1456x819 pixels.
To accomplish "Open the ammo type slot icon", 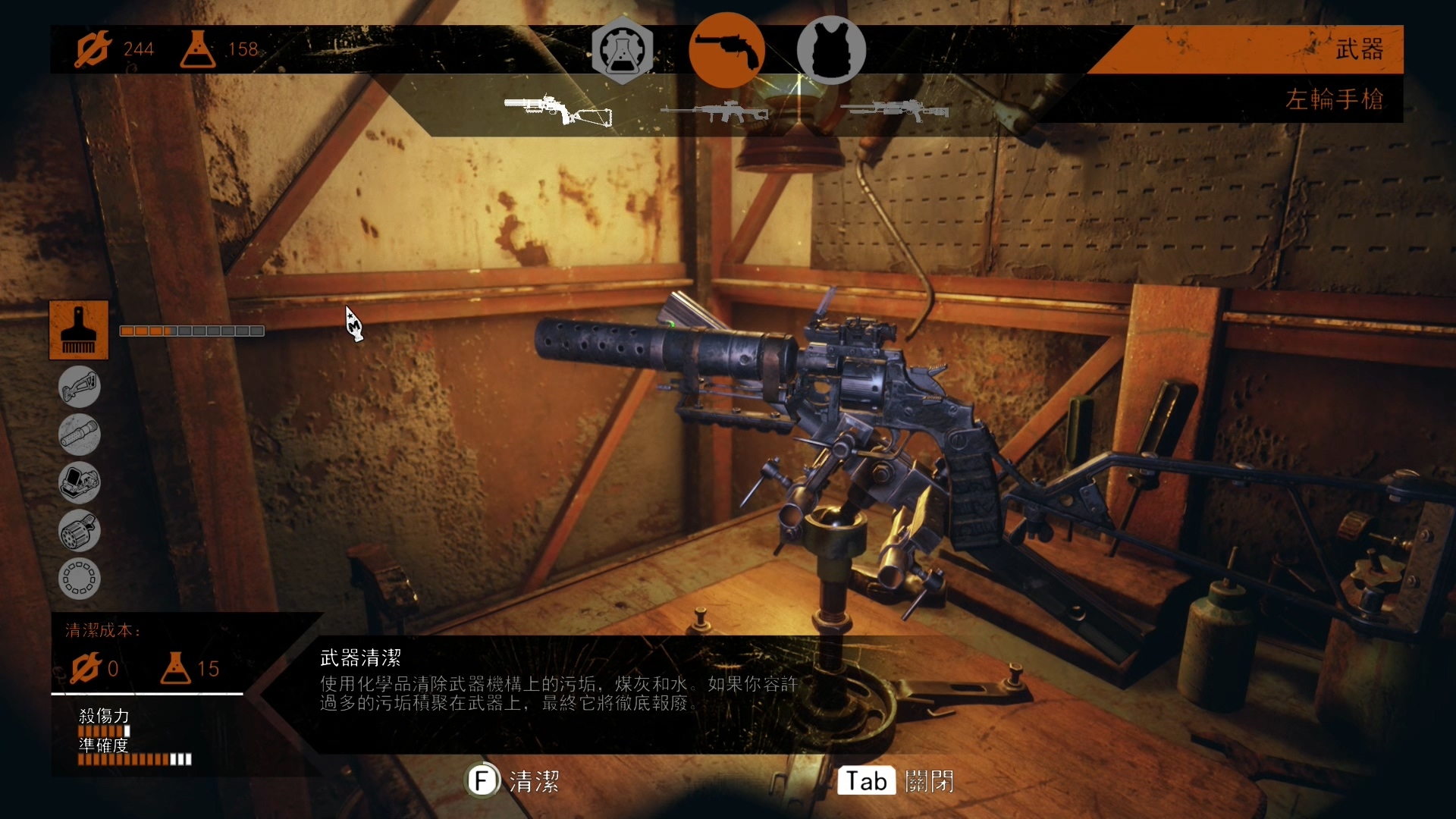I will (x=79, y=579).
